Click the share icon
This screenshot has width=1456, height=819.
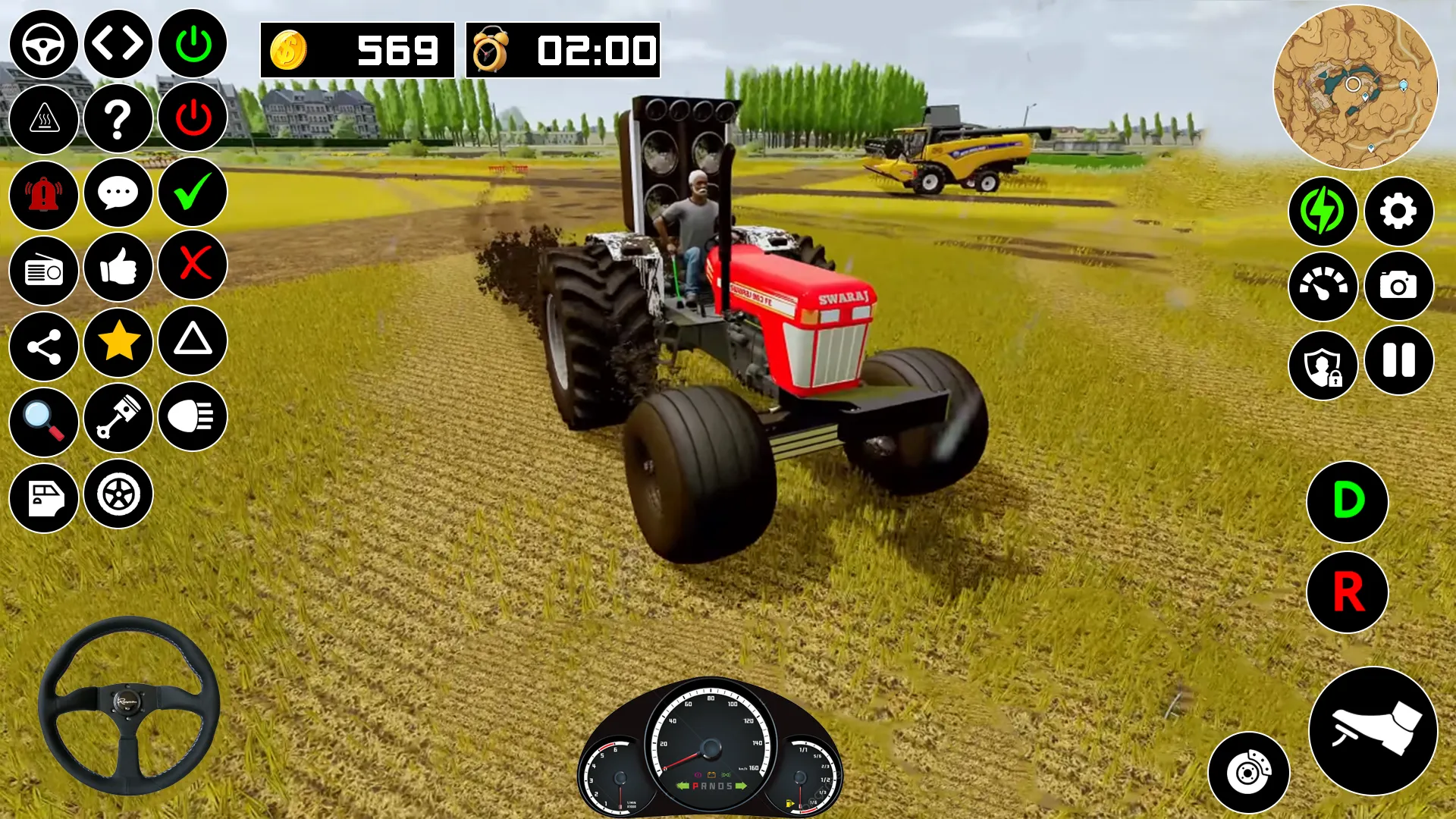(x=43, y=344)
